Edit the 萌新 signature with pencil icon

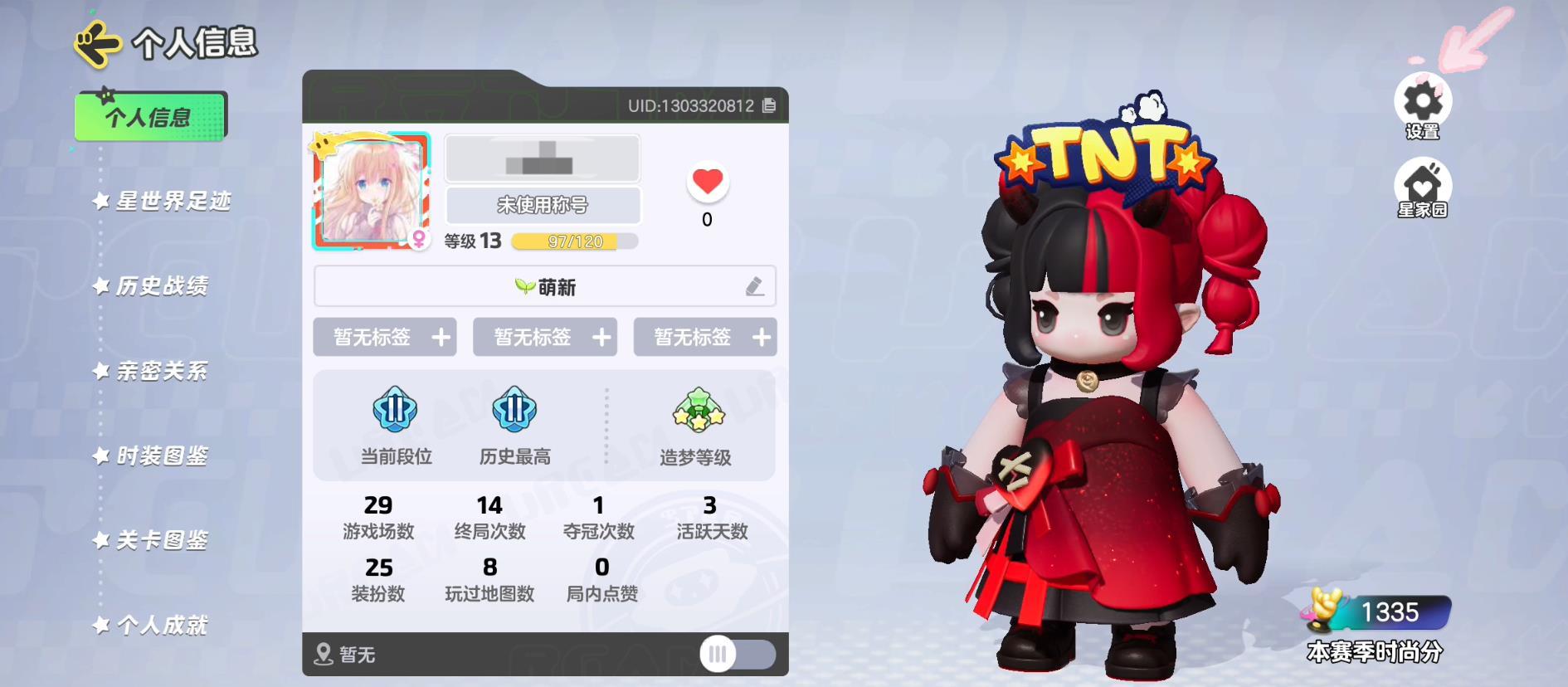754,287
